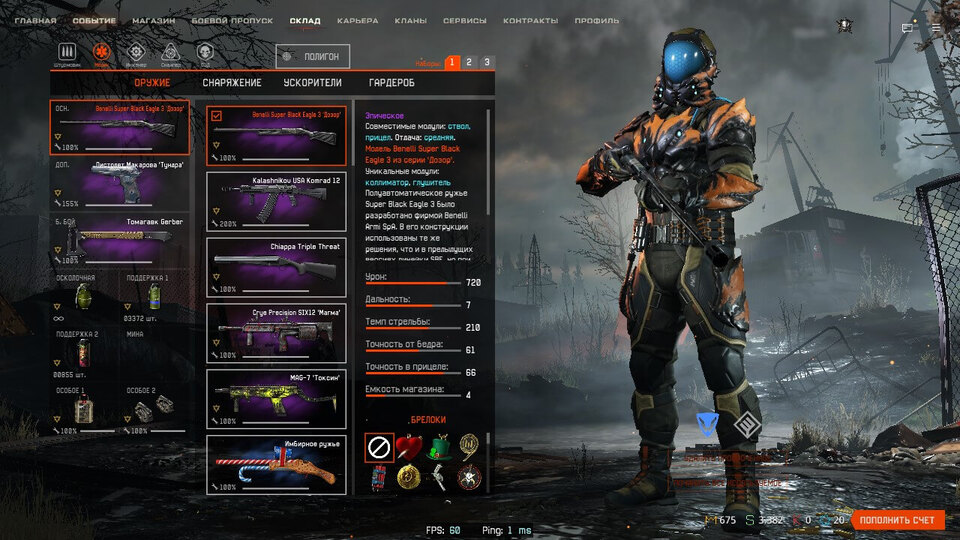Open the КАРЬЕРА menu
This screenshot has height=540, width=960.
coord(357,21)
